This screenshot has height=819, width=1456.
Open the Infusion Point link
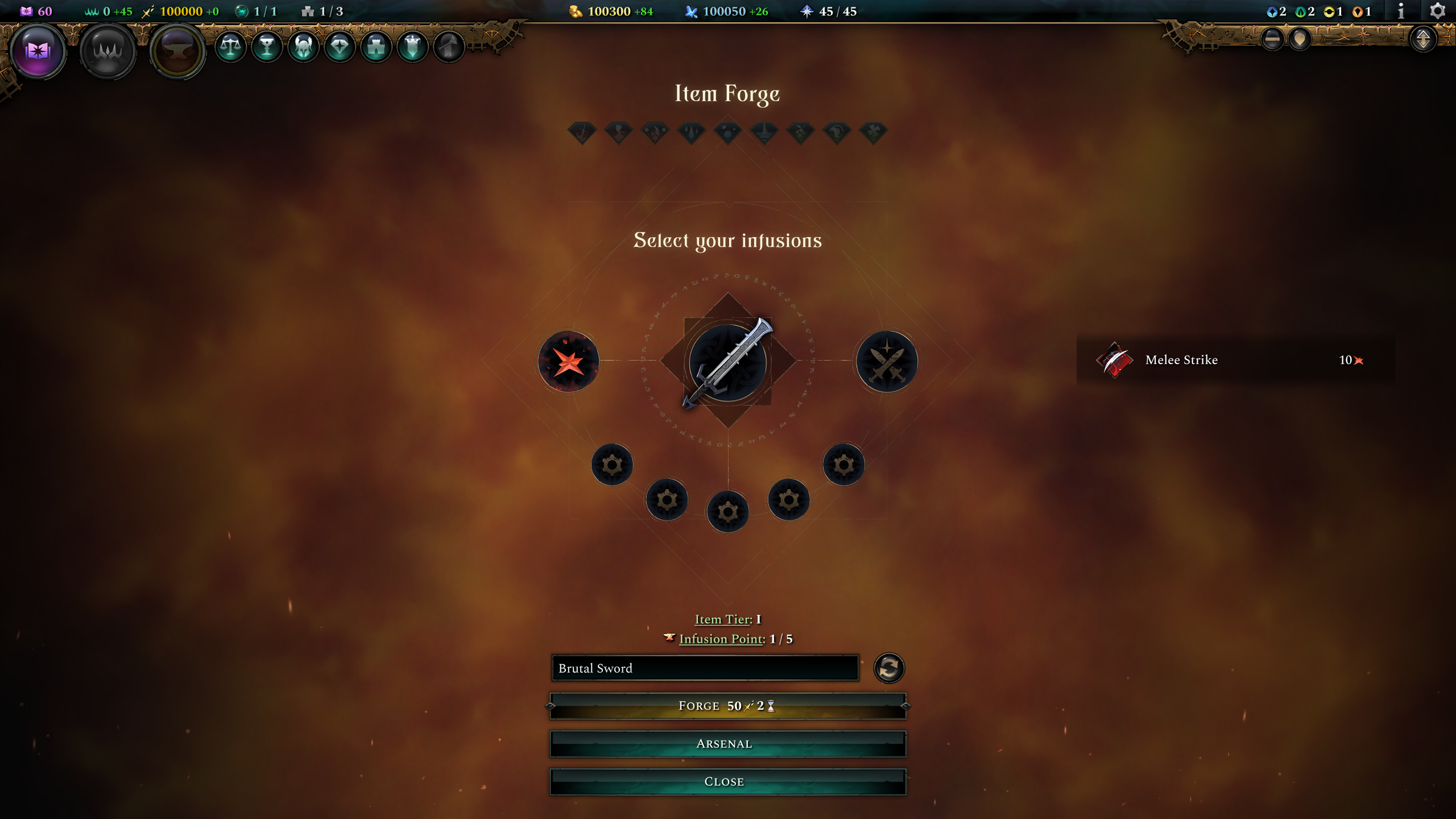click(721, 639)
